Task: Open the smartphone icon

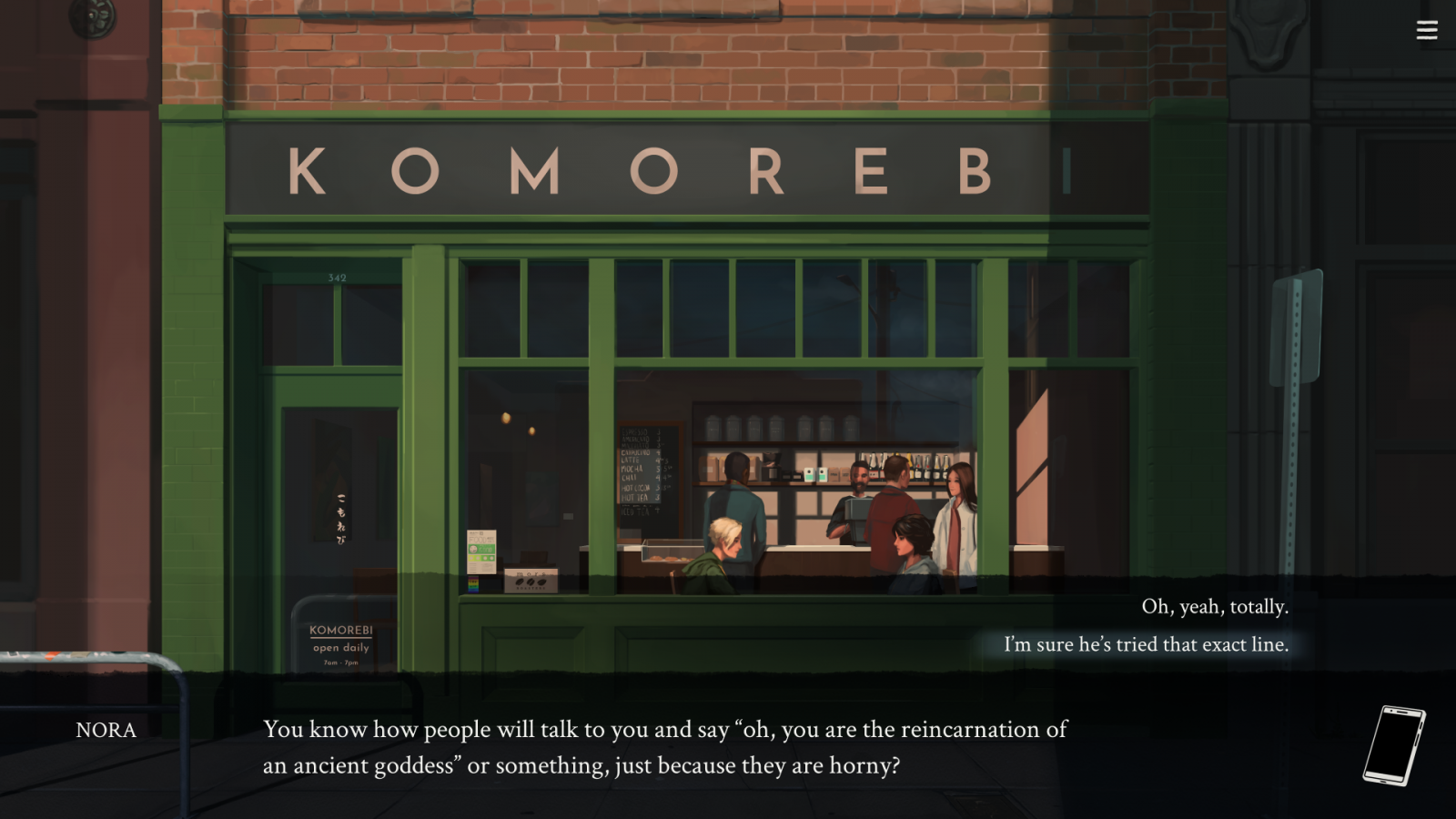Action: point(1393,745)
